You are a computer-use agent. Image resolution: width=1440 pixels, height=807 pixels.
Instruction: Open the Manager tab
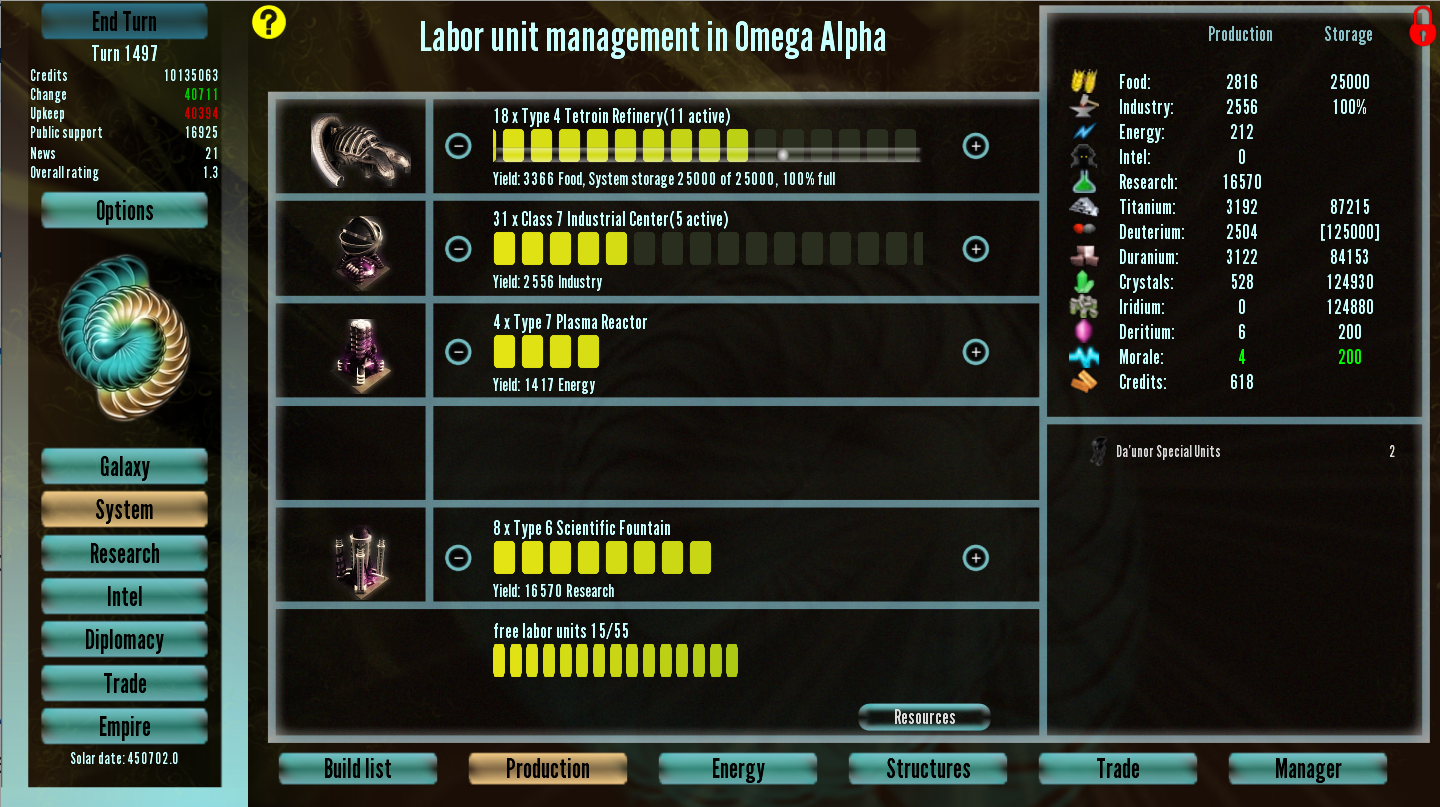1308,769
